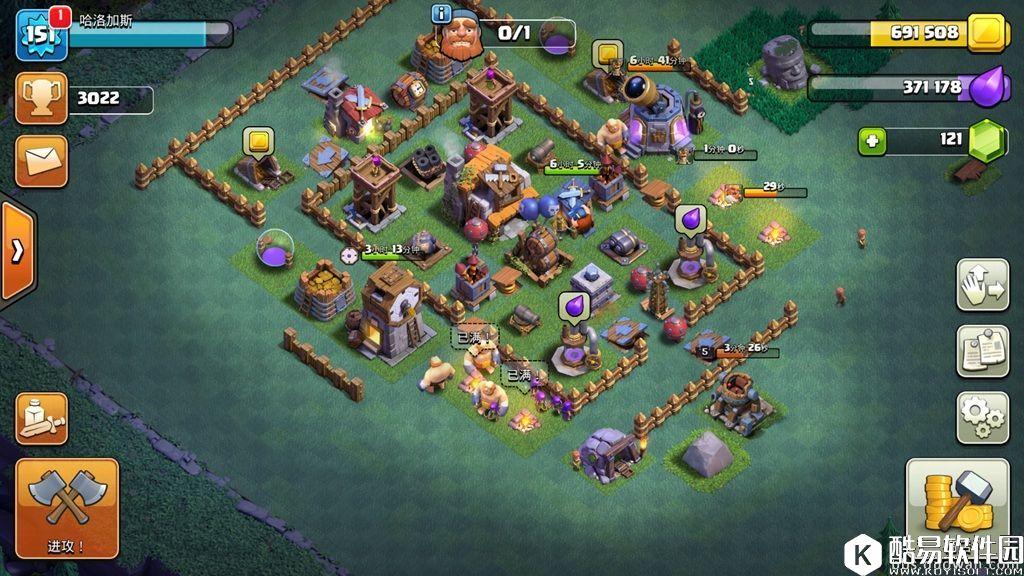Screen dimensions: 1024x576
Task: Open the battle log clipboard button
Action: (x=982, y=350)
